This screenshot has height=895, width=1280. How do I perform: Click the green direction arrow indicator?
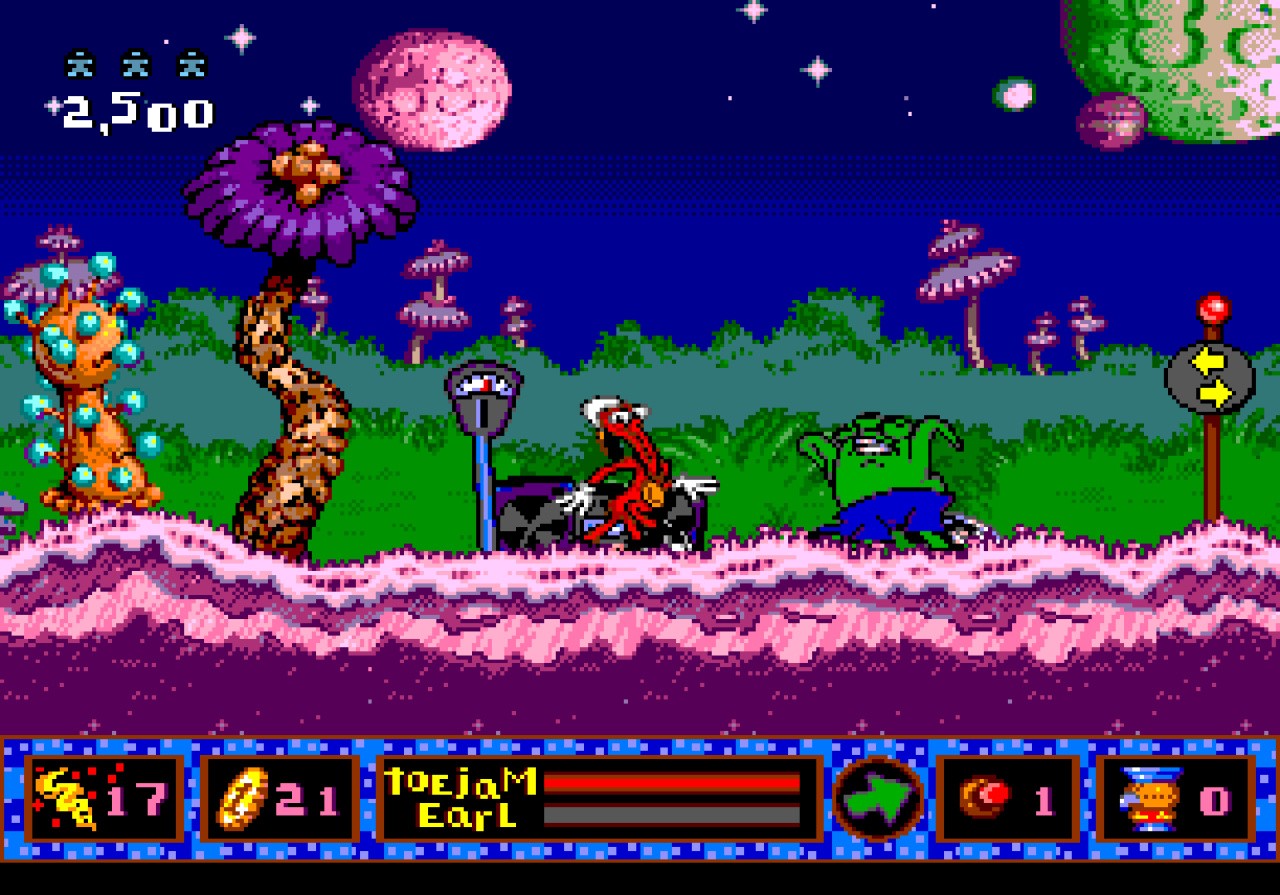tap(877, 798)
